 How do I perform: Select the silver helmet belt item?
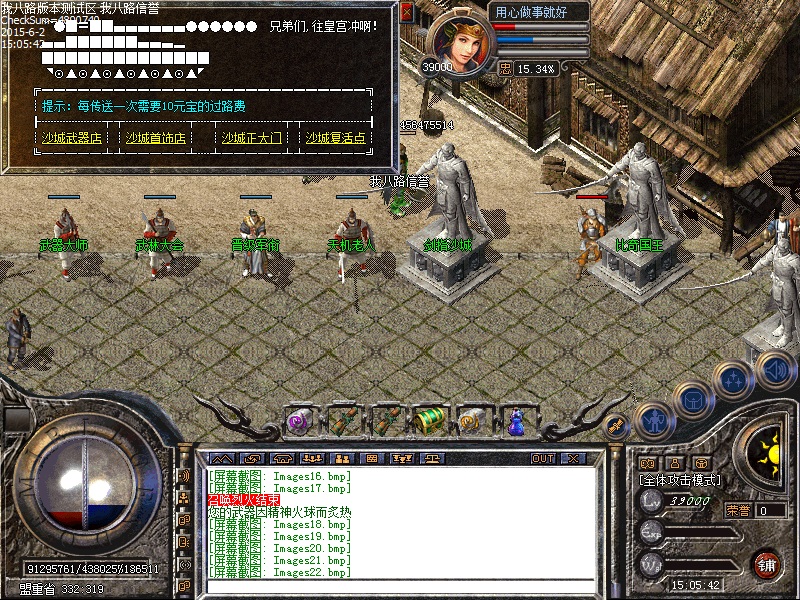472,421
